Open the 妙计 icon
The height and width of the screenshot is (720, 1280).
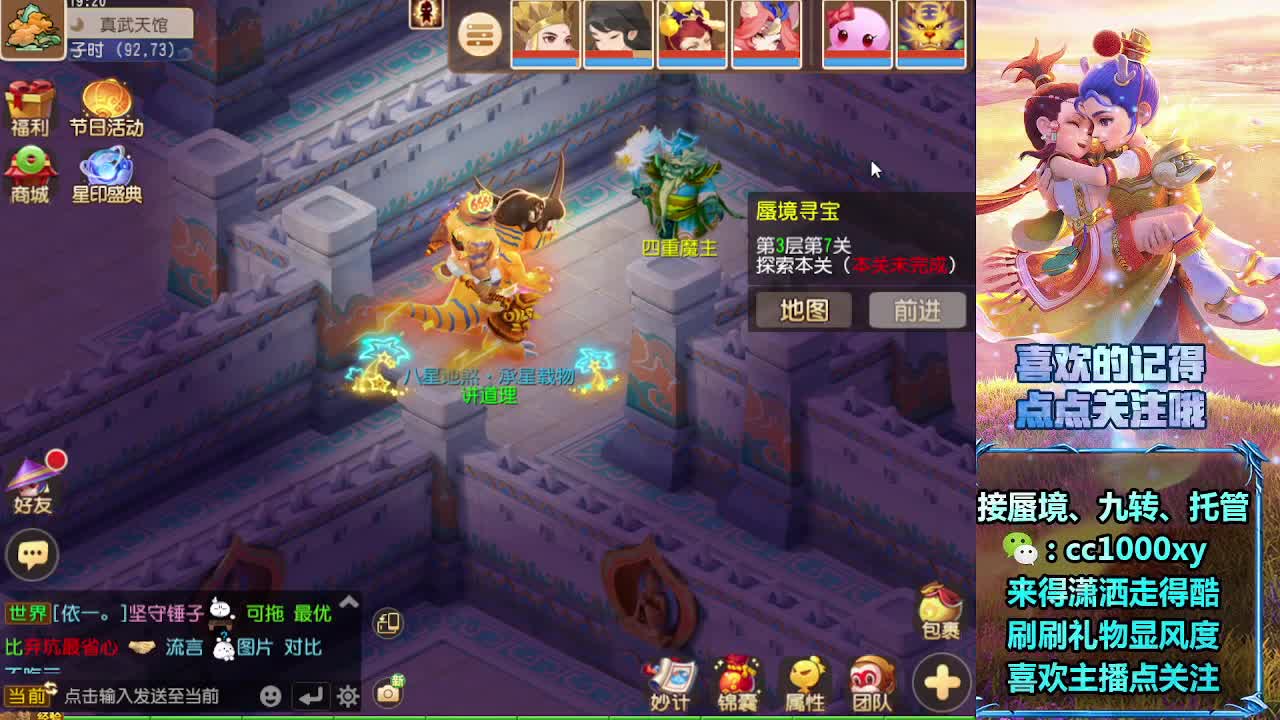click(x=670, y=680)
